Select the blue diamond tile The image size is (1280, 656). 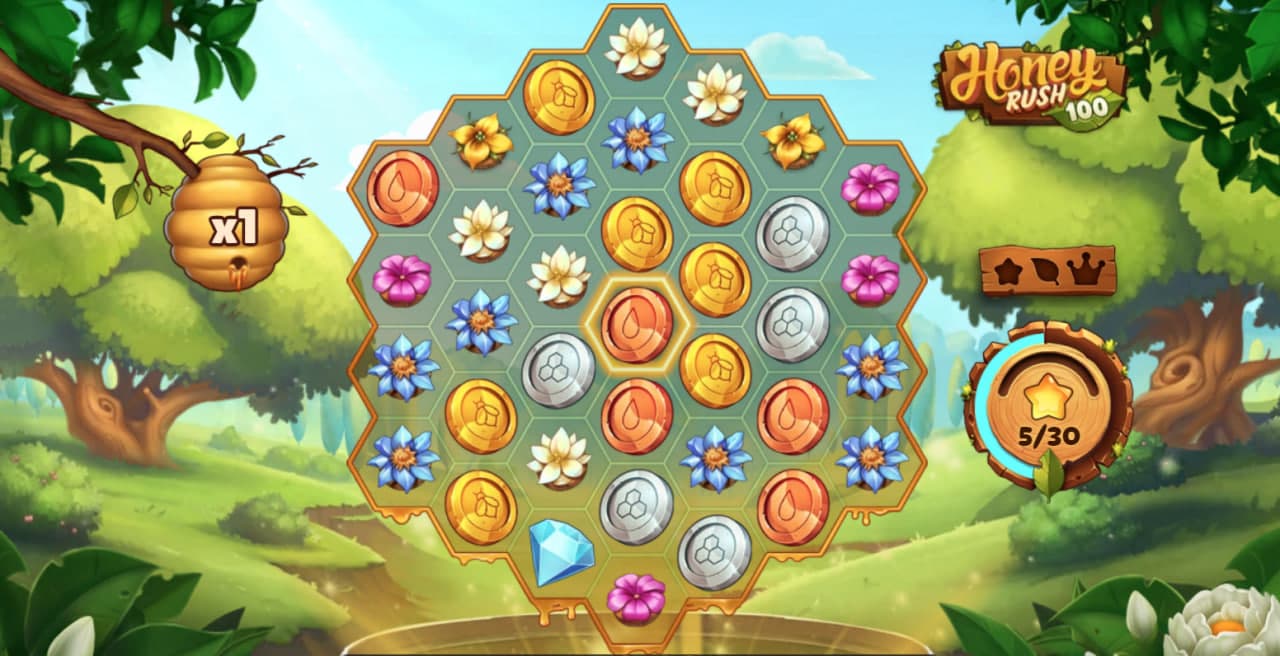[x=560, y=551]
